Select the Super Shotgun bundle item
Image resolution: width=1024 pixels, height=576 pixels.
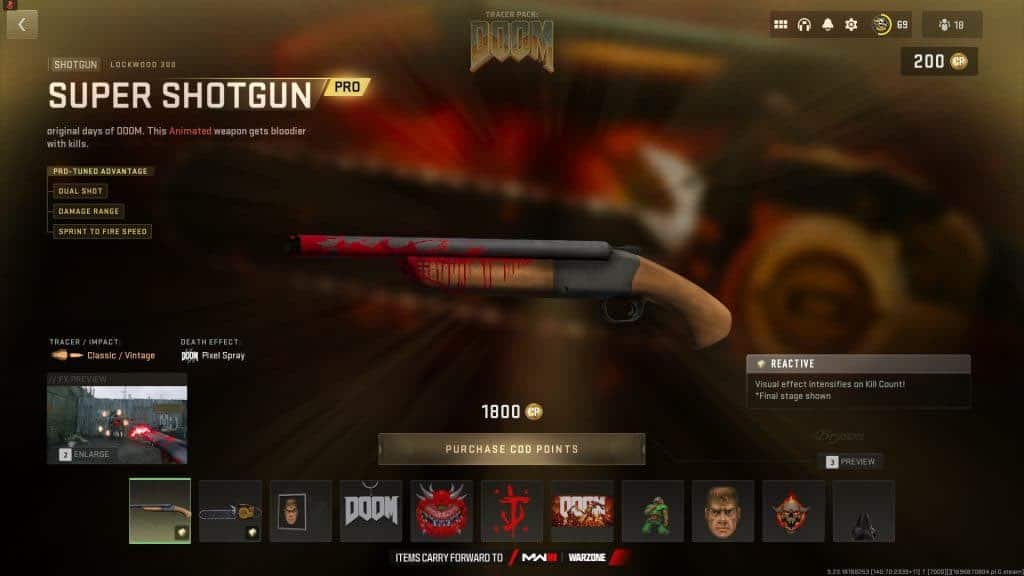pos(160,511)
